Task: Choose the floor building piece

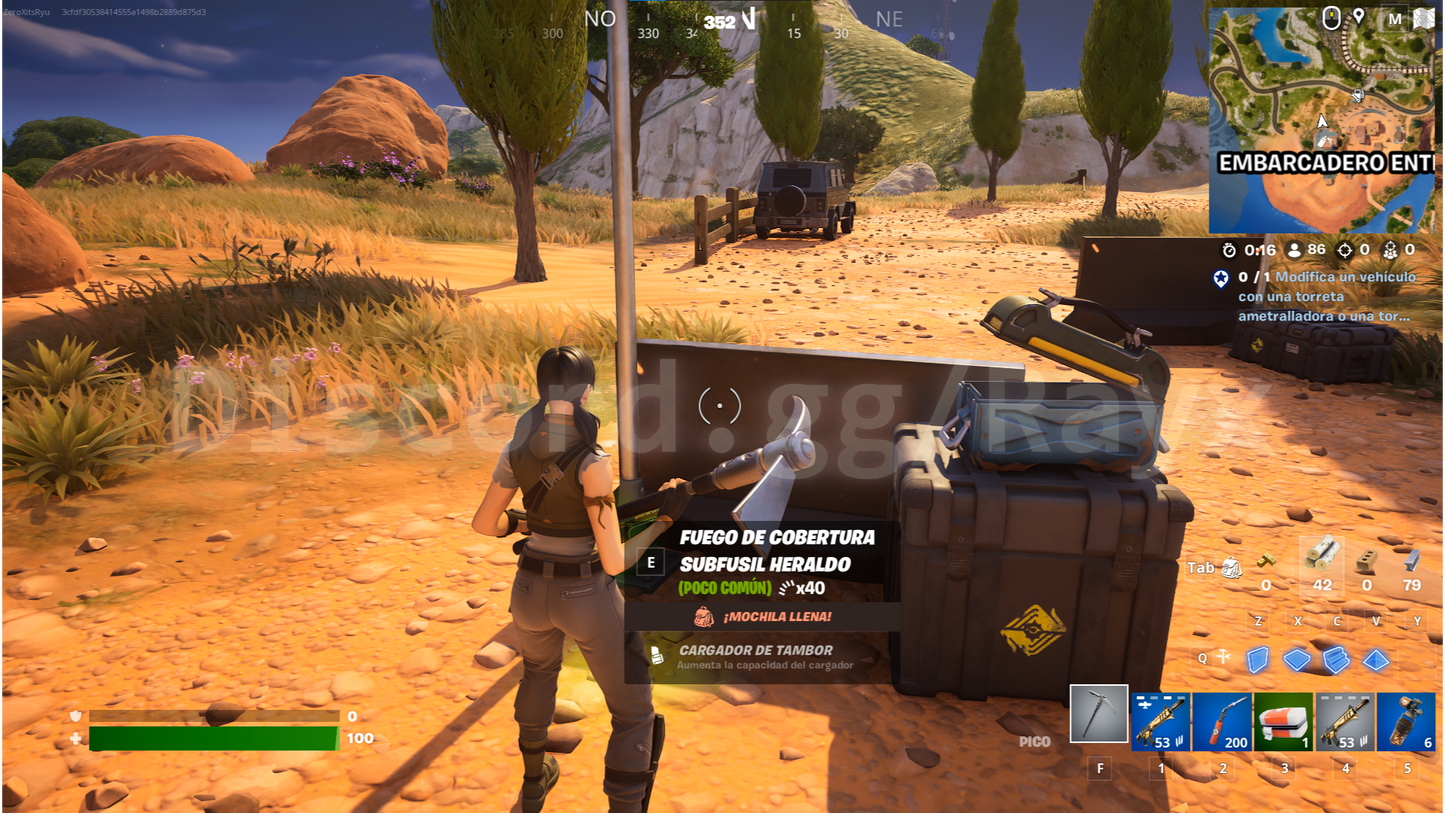Action: coord(1297,659)
